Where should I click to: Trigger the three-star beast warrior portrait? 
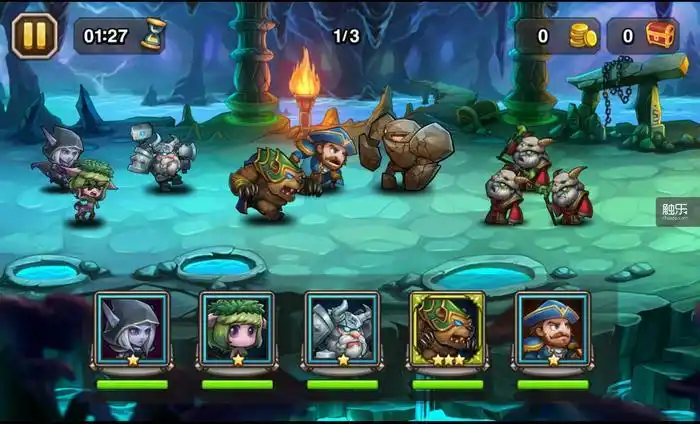click(x=447, y=328)
